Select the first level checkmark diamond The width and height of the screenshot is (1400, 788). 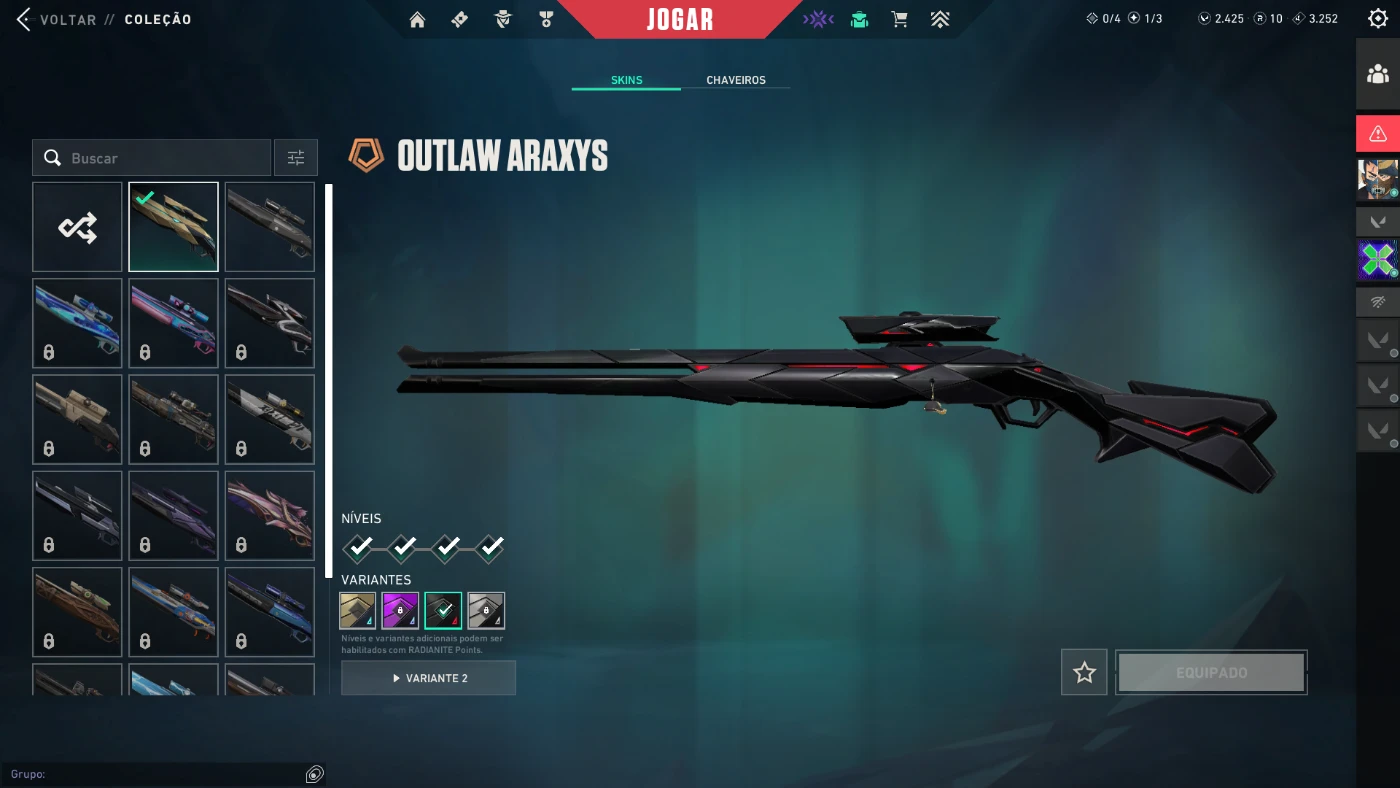coord(359,547)
